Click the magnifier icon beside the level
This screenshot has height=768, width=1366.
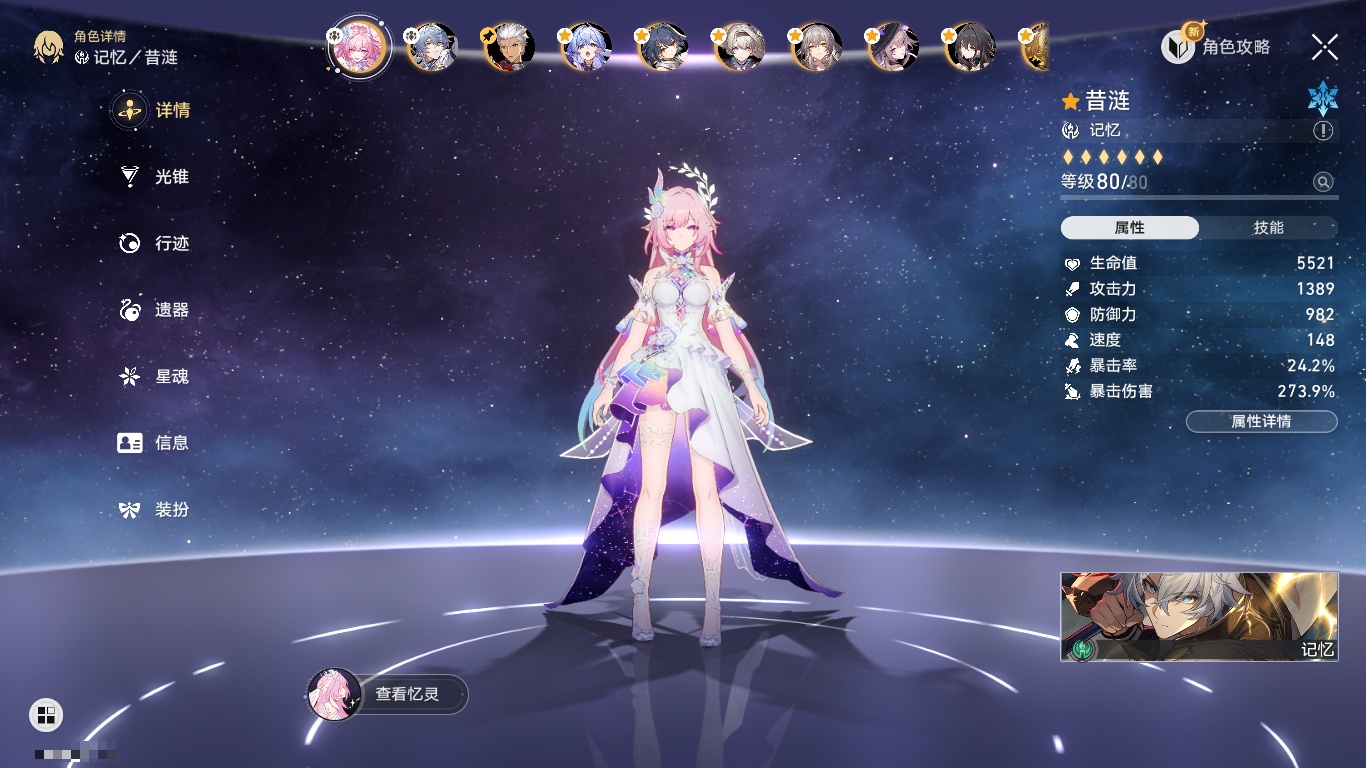click(1323, 182)
